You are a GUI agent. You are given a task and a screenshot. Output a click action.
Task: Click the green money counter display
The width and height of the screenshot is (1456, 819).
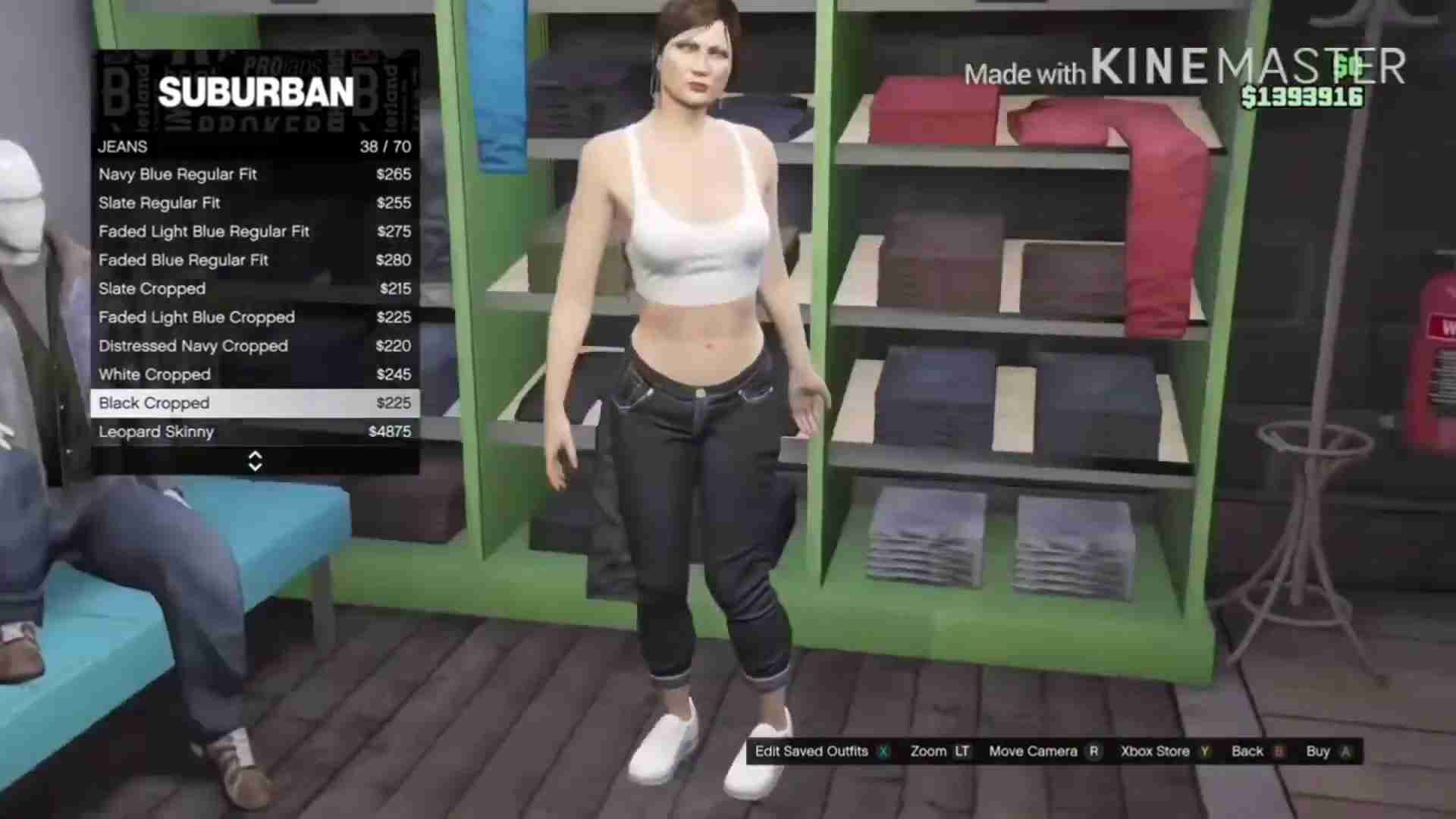tap(1303, 96)
